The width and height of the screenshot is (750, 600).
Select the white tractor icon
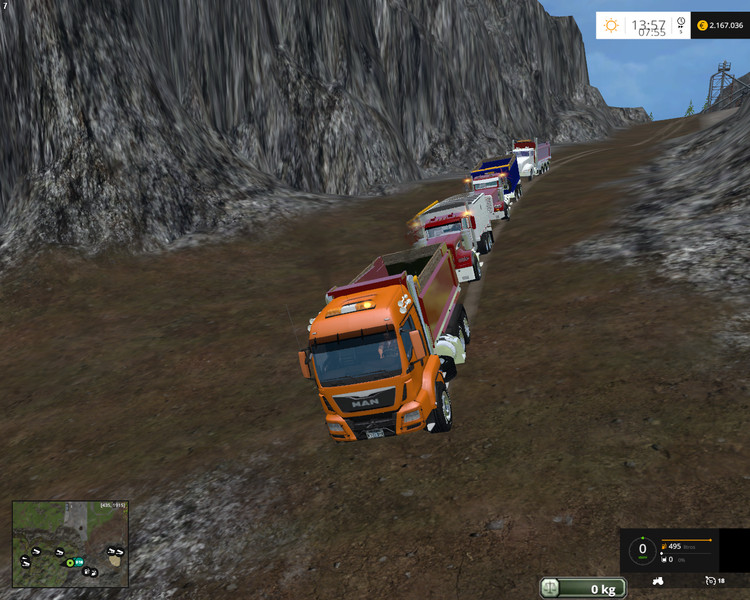659,580
